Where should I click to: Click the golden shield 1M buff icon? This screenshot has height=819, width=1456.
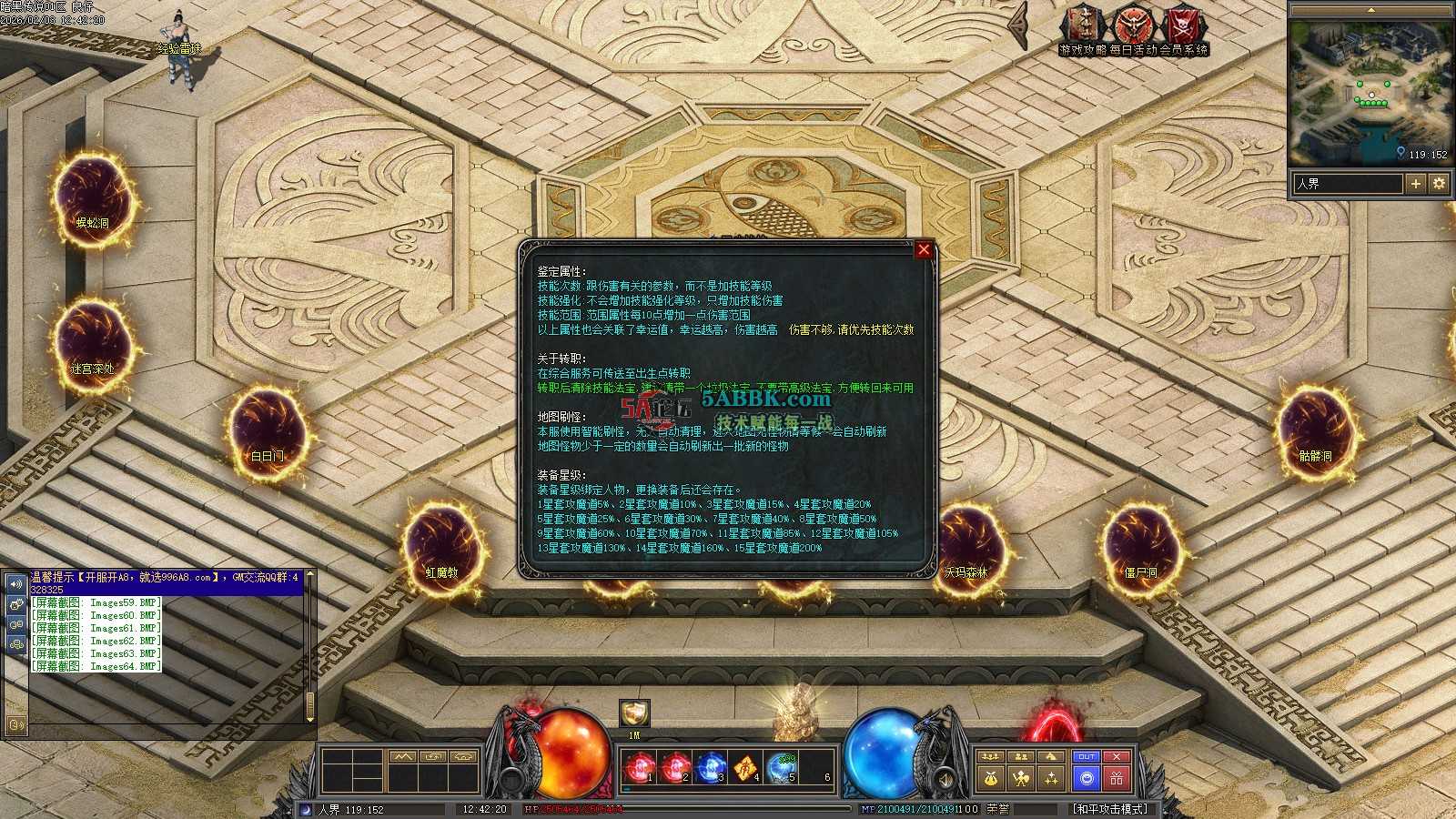pyautogui.click(x=634, y=713)
